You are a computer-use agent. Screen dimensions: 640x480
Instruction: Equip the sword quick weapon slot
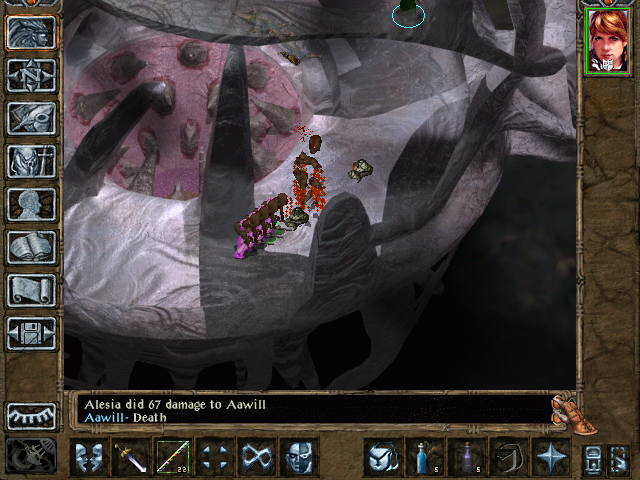pos(130,457)
